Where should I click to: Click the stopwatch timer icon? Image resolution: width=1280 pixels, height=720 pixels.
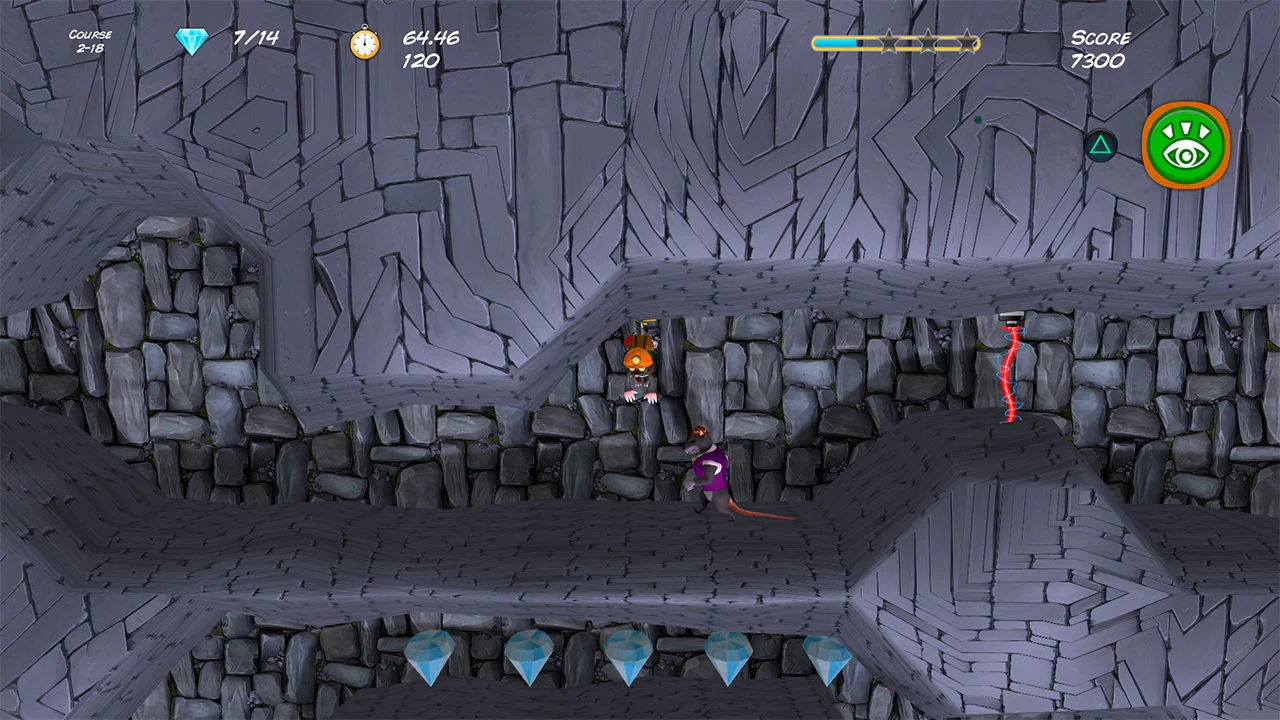pyautogui.click(x=364, y=44)
